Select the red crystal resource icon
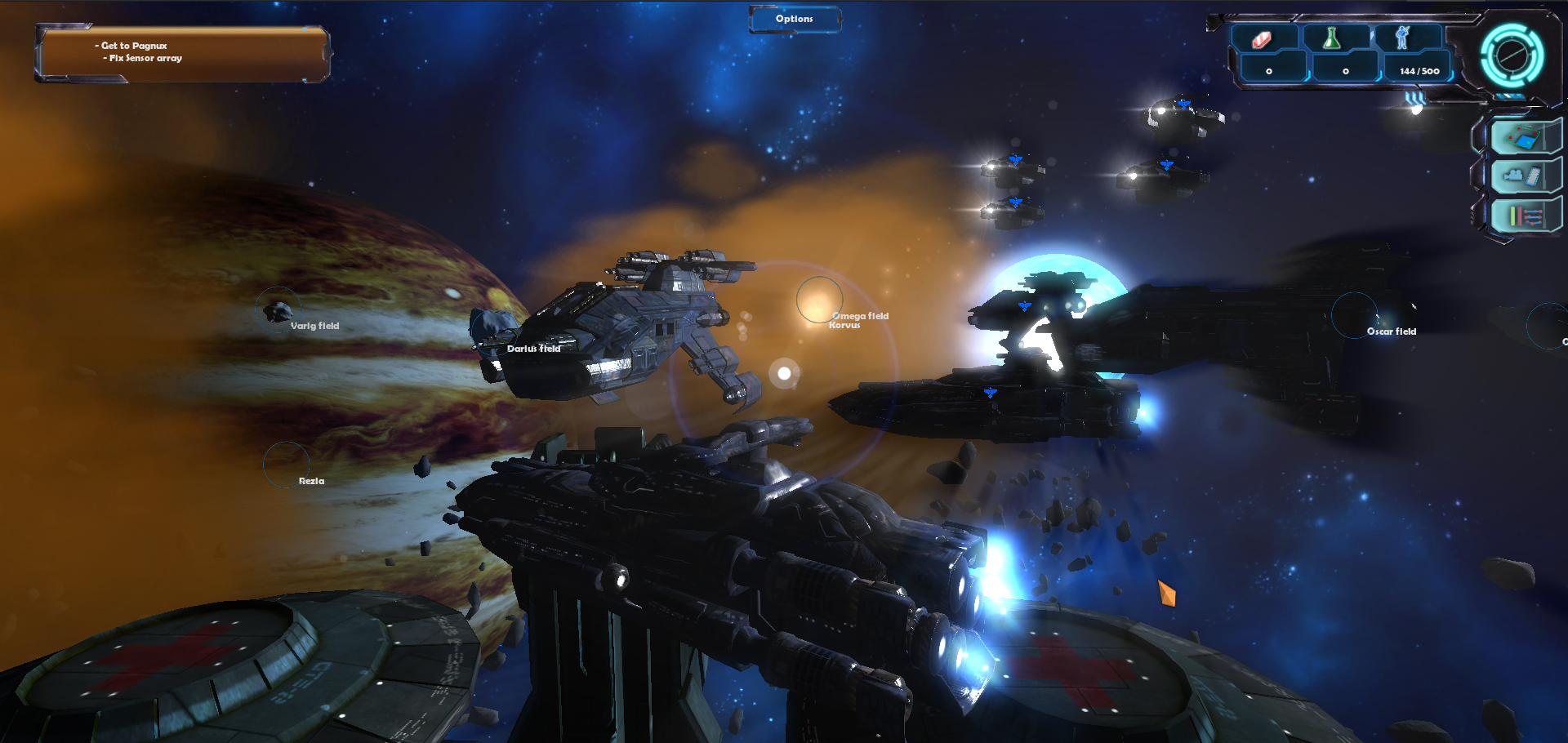 1263,39
